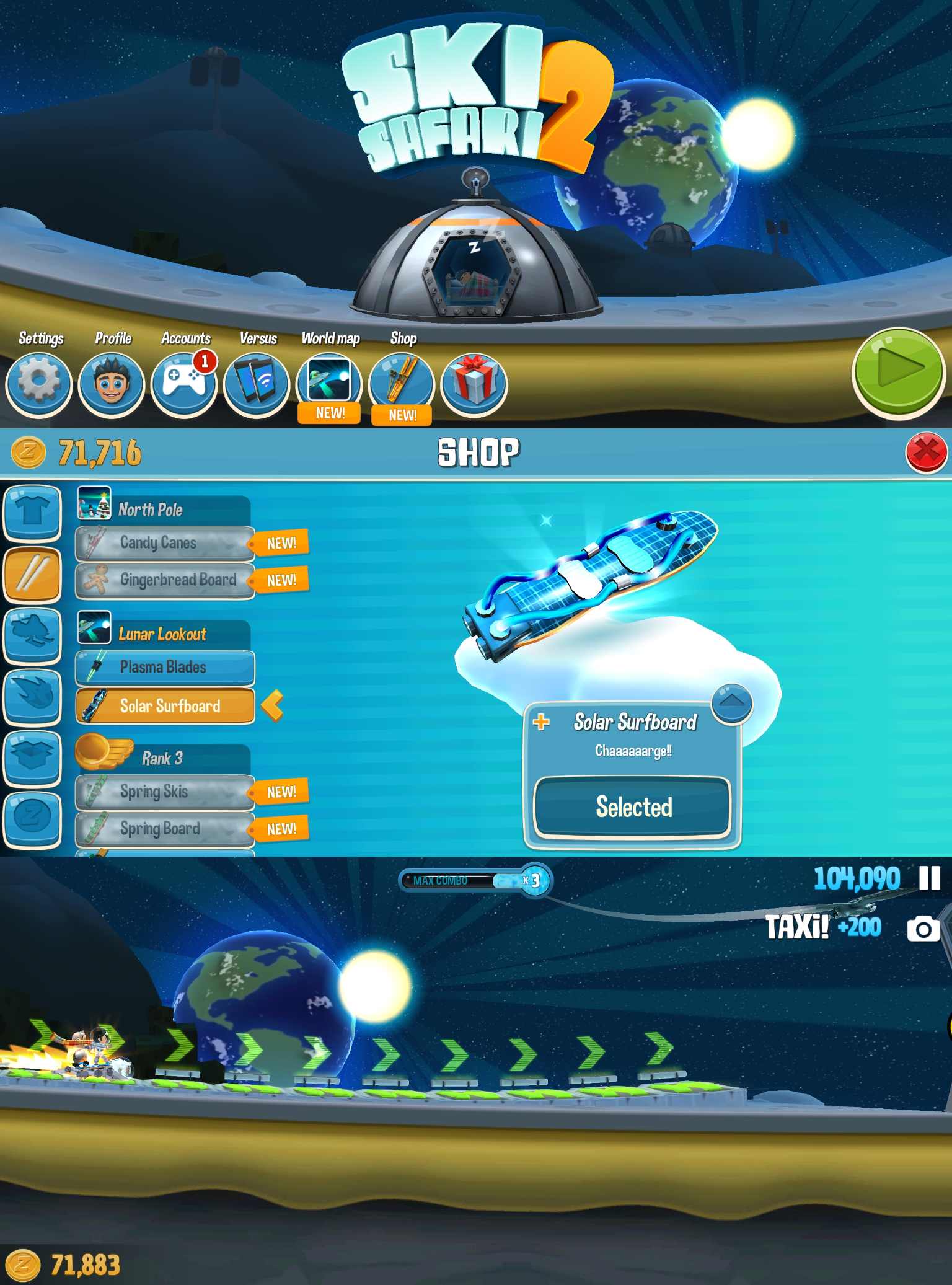The height and width of the screenshot is (1285, 952).
Task: Select the Spring Skis item
Action: (x=165, y=792)
